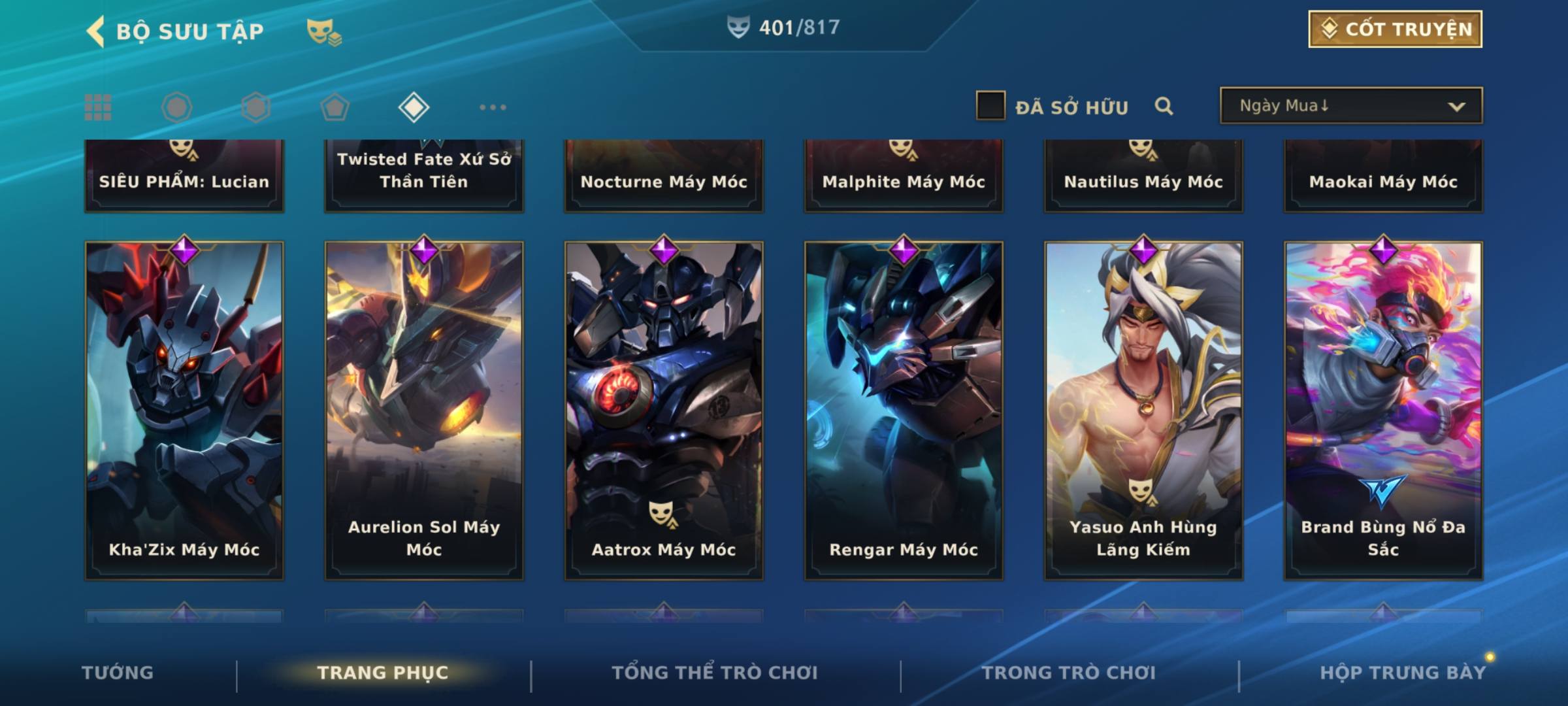
Task: Select the grid all-skins filter icon
Action: pyautogui.click(x=98, y=107)
